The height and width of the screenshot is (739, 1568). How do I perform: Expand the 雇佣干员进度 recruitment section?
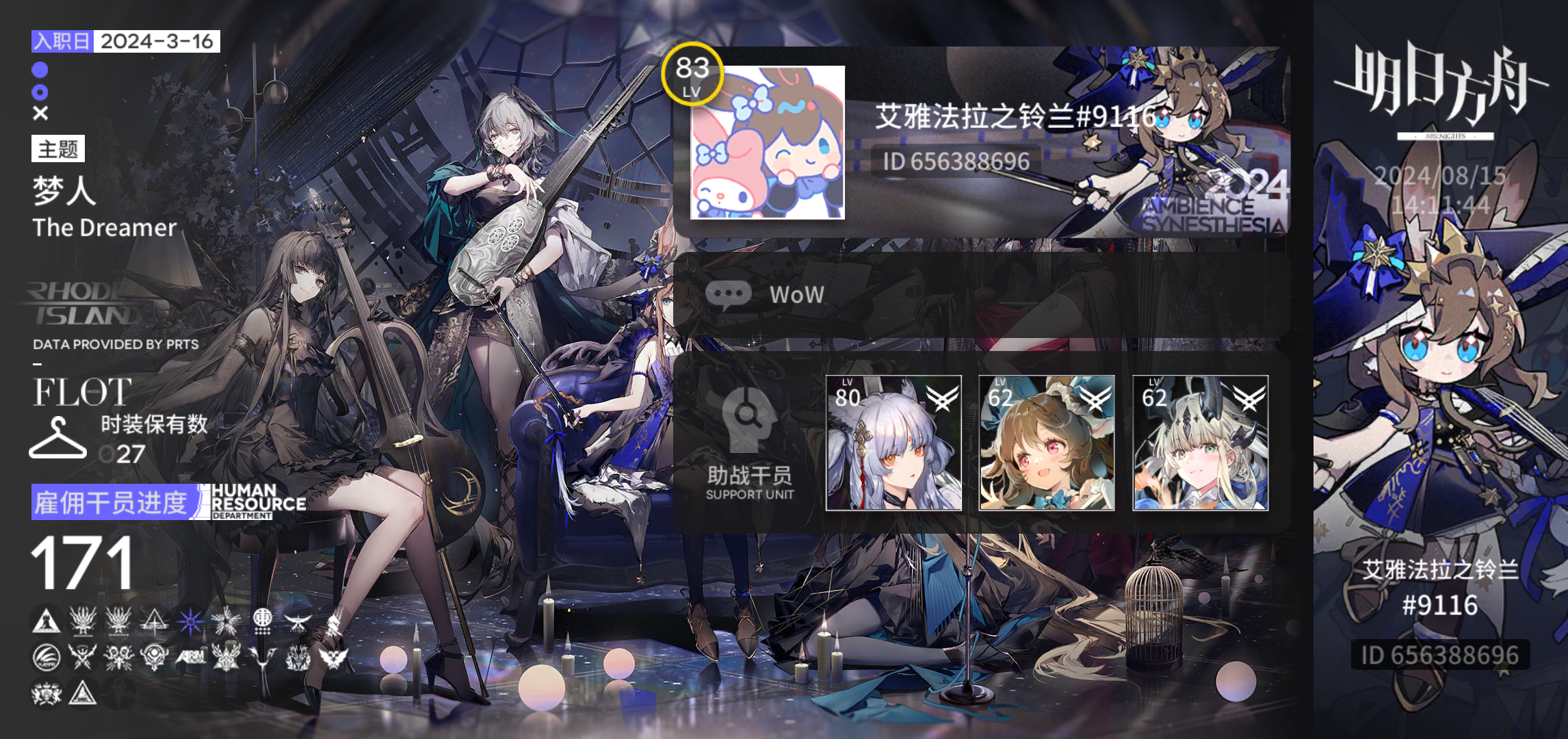tap(113, 503)
